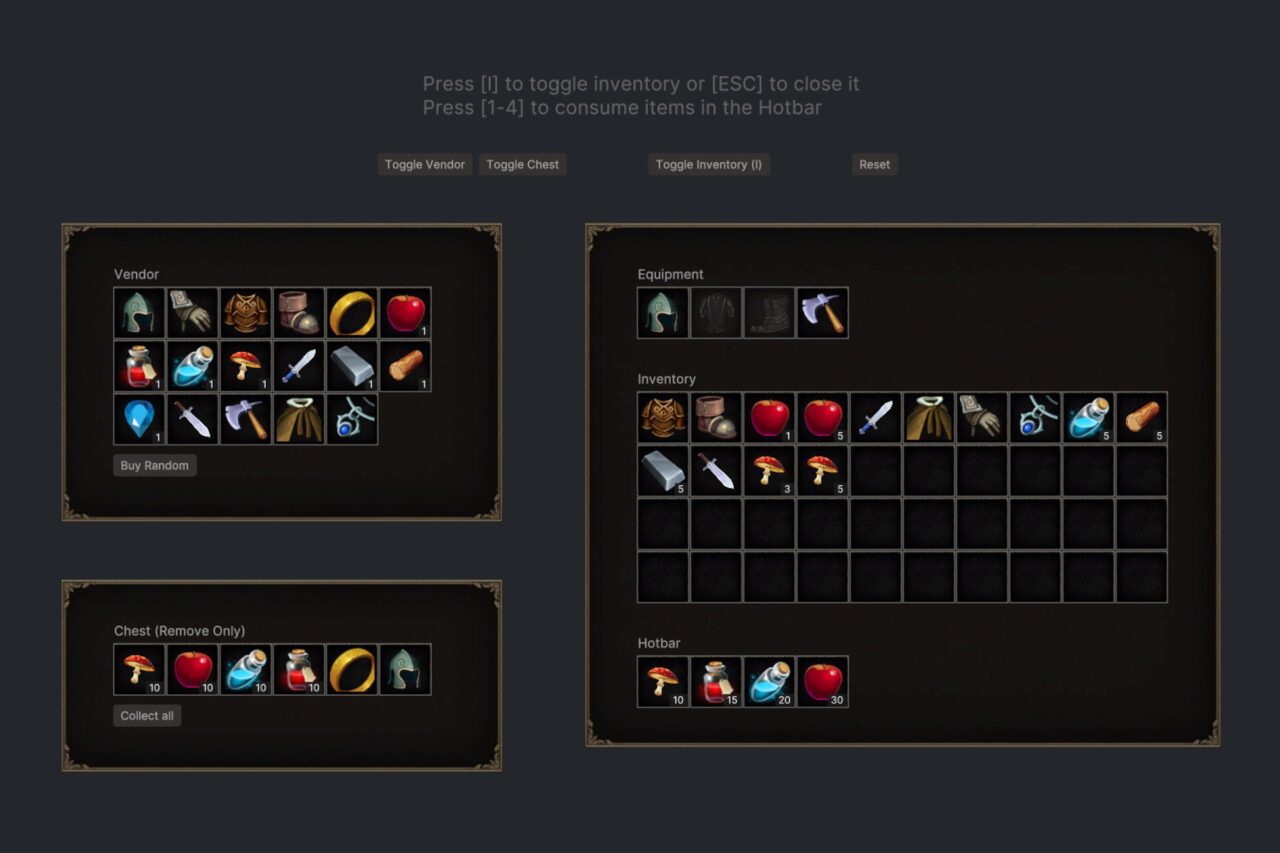Click the blue amulet in the Vendor

353,418
